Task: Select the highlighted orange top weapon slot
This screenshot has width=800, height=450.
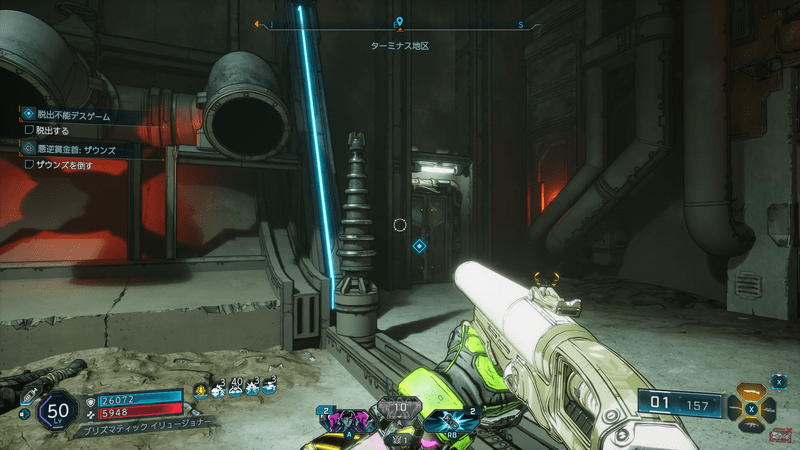Action: [752, 390]
